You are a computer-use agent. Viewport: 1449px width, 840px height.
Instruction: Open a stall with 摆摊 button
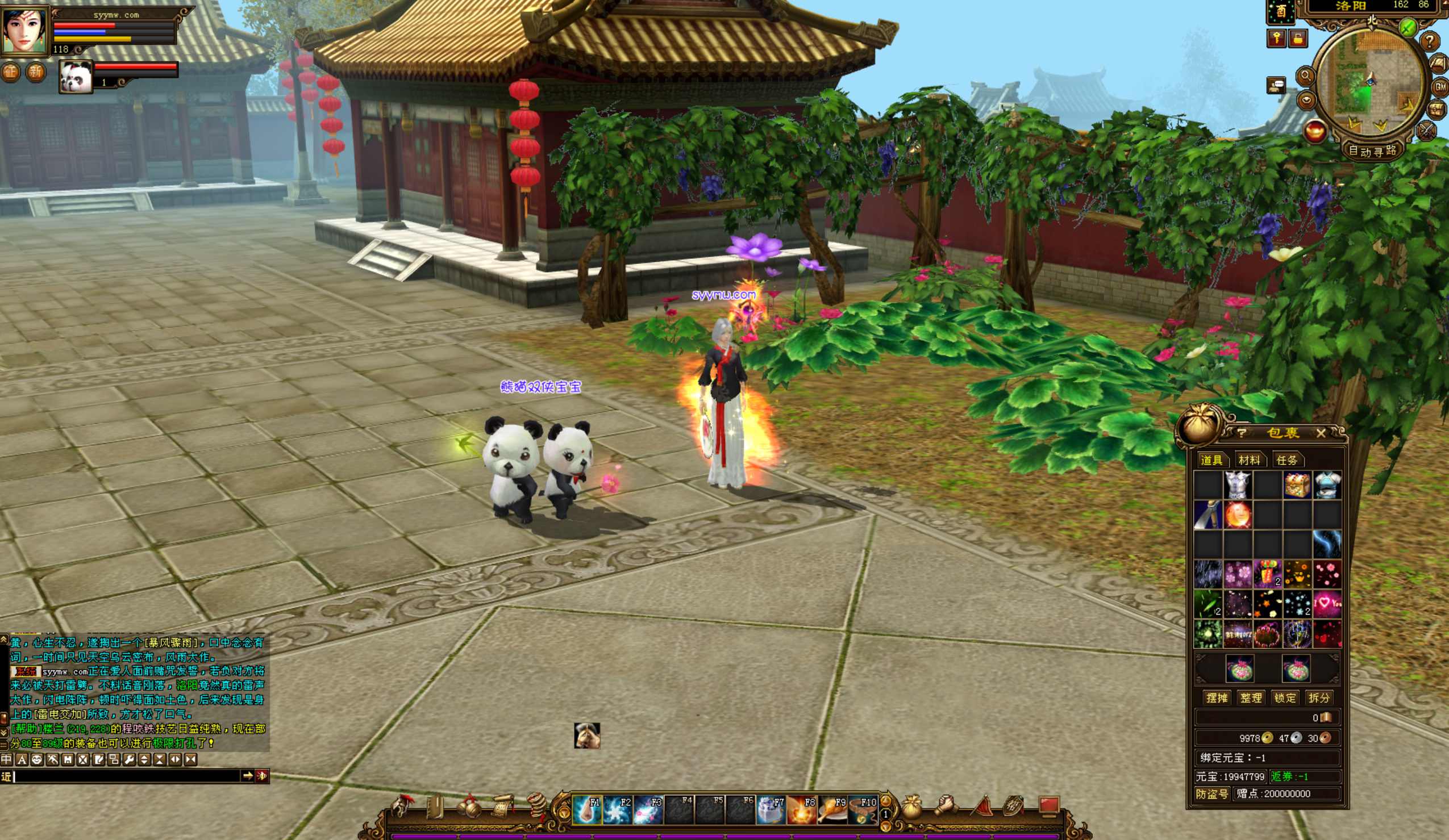[1217, 698]
